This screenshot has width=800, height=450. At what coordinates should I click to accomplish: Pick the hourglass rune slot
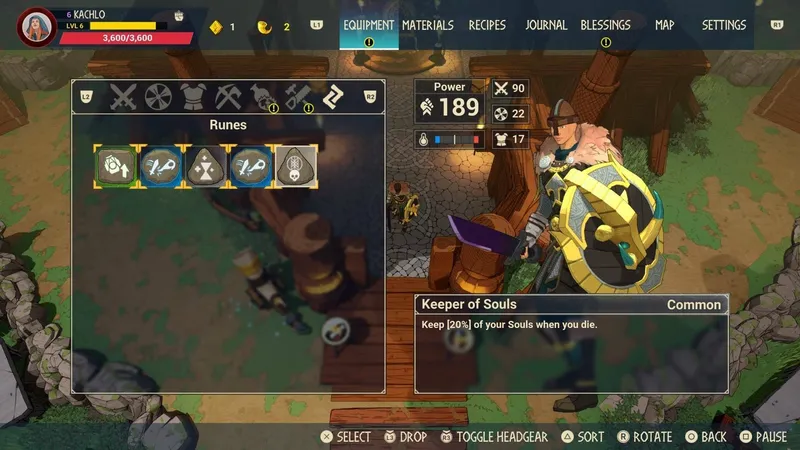tap(205, 166)
